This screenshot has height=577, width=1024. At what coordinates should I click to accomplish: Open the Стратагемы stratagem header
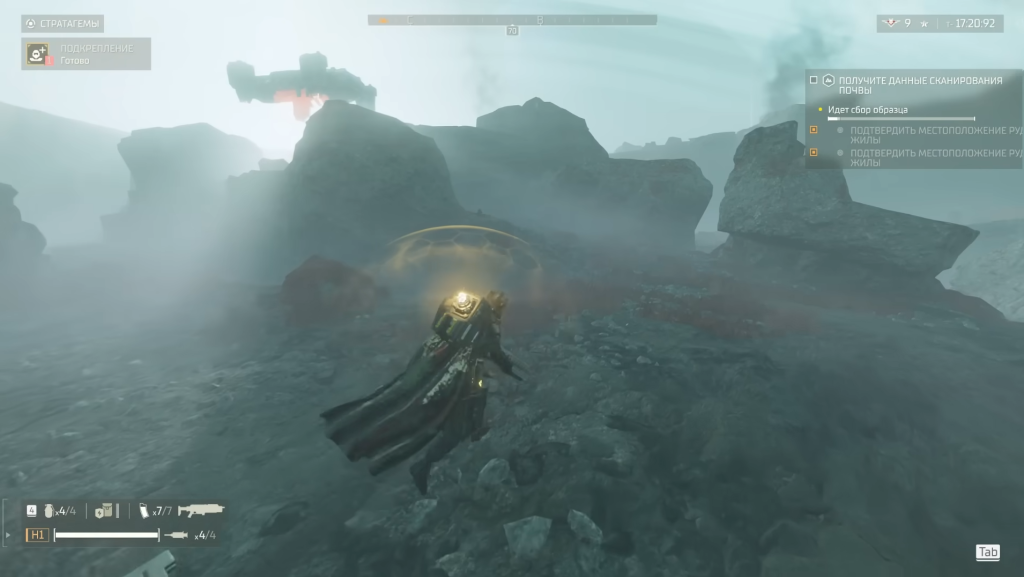pyautogui.click(x=62, y=23)
